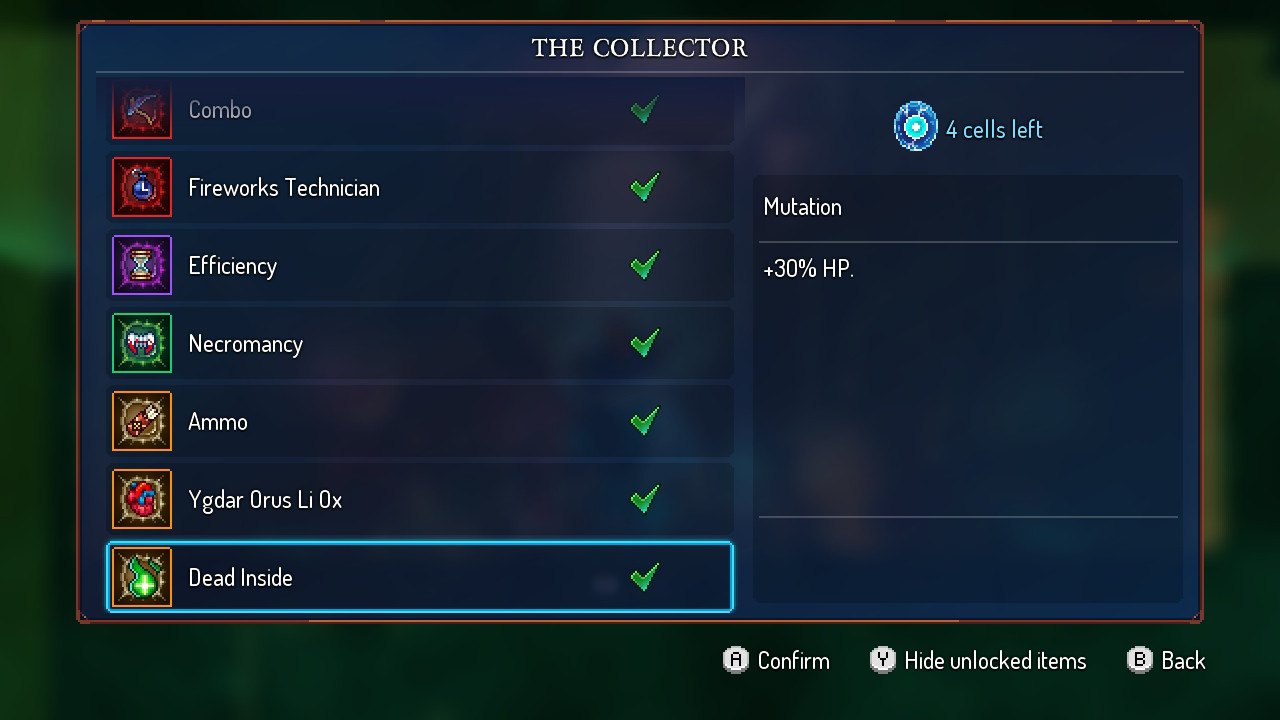This screenshot has height=720, width=1280.
Task: Choose the Fireworks Technician entry
Action: 420,187
